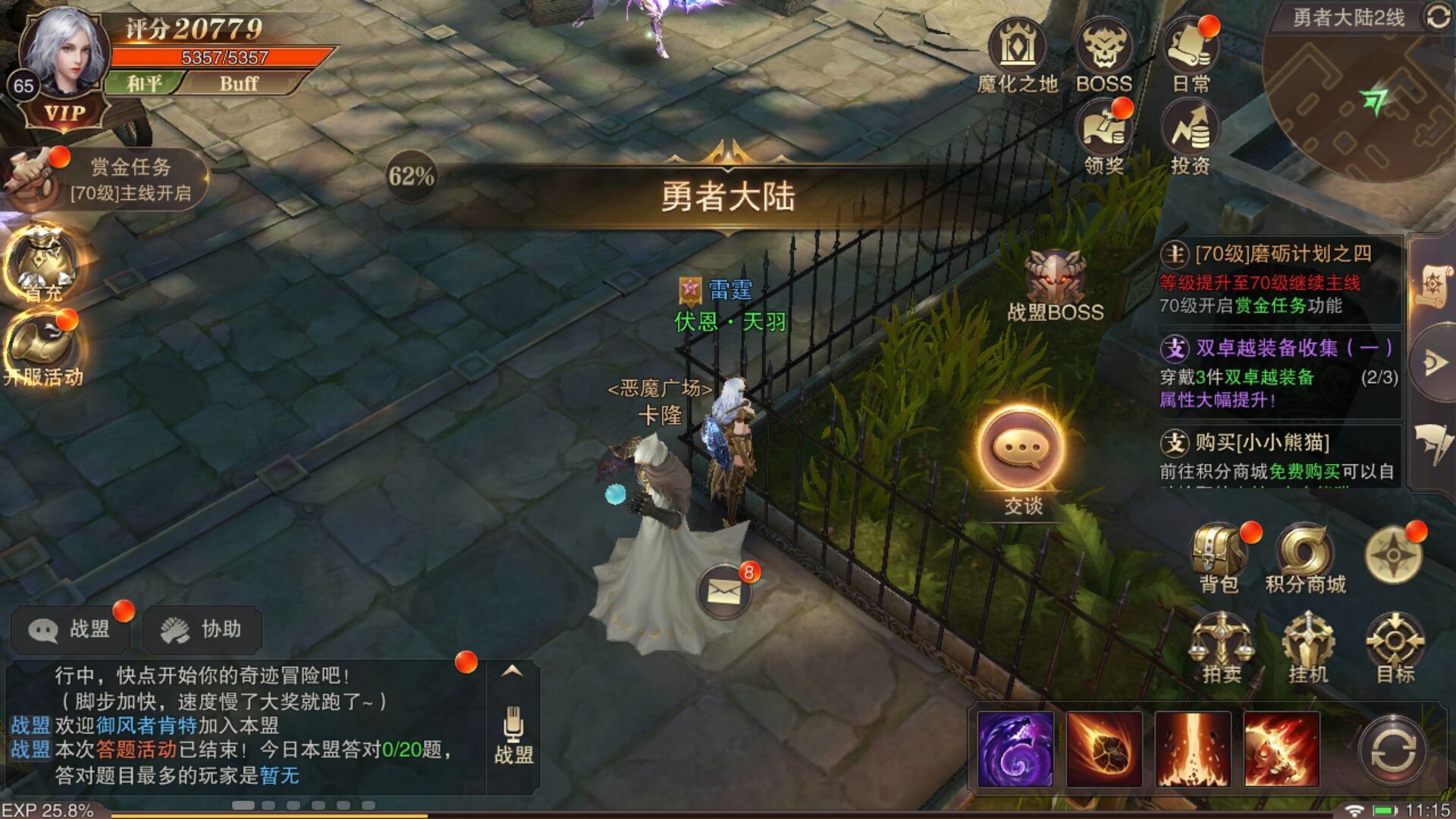The width and height of the screenshot is (1456, 819).
Task: Claim rewards via the 领奖 icon
Action: click(x=1103, y=138)
